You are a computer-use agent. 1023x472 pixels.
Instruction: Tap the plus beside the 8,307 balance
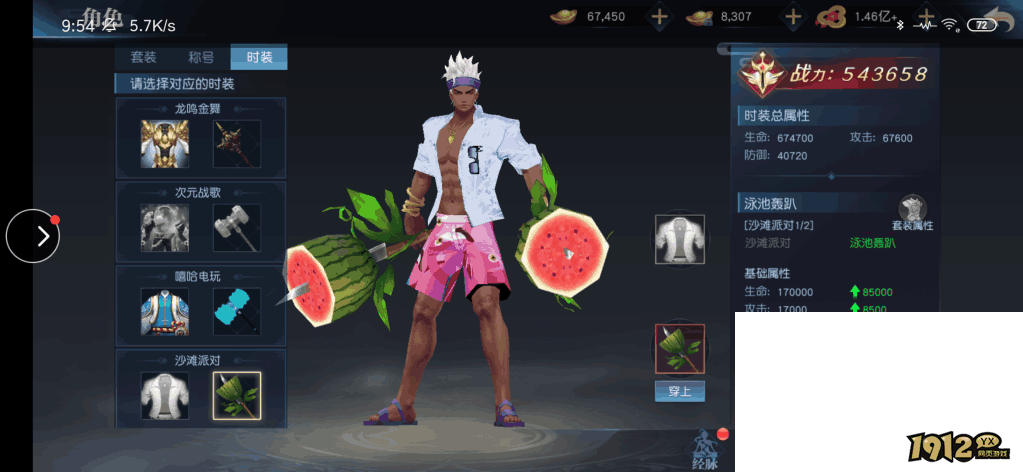tap(793, 16)
